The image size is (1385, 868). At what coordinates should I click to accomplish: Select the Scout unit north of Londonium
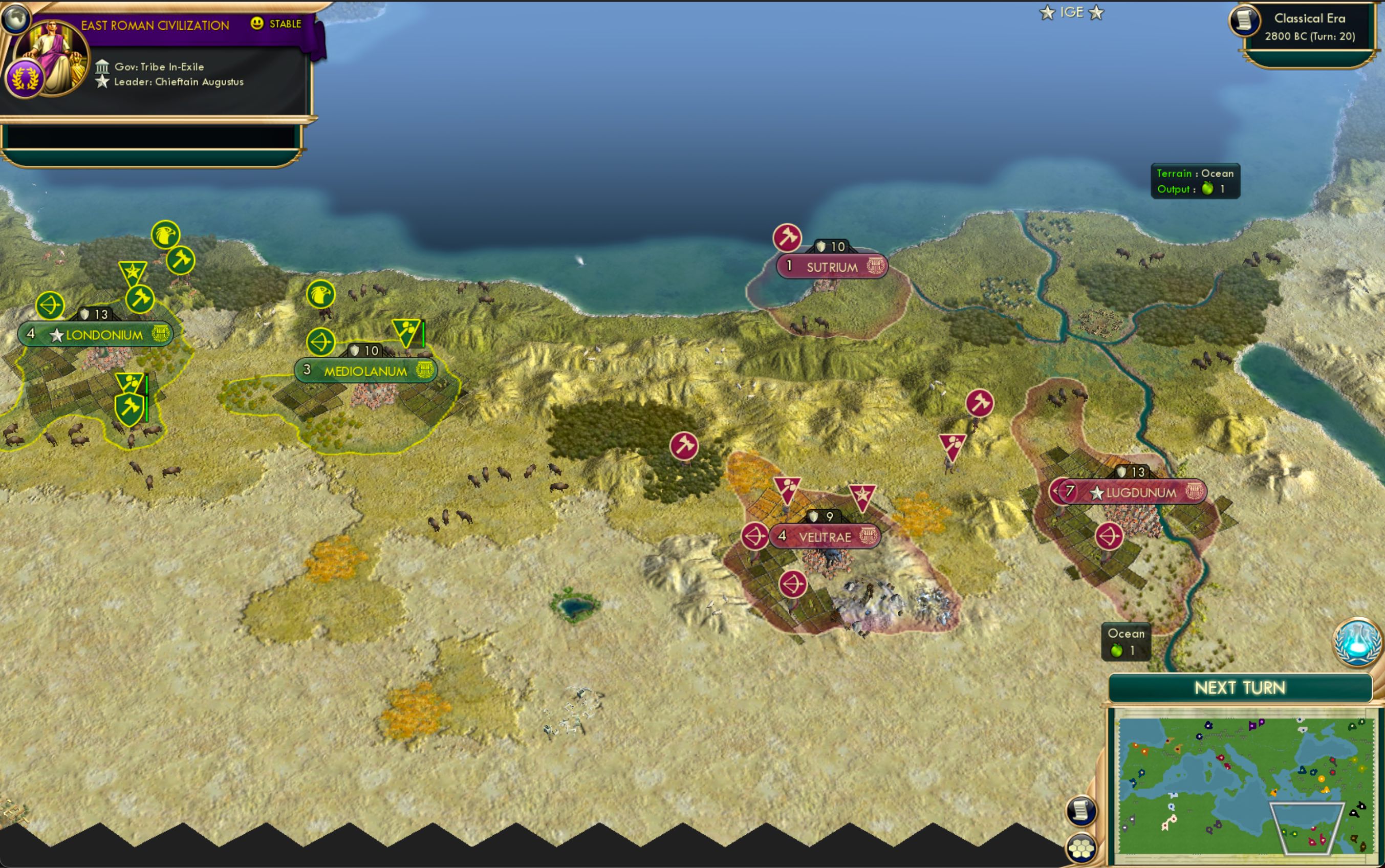166,235
